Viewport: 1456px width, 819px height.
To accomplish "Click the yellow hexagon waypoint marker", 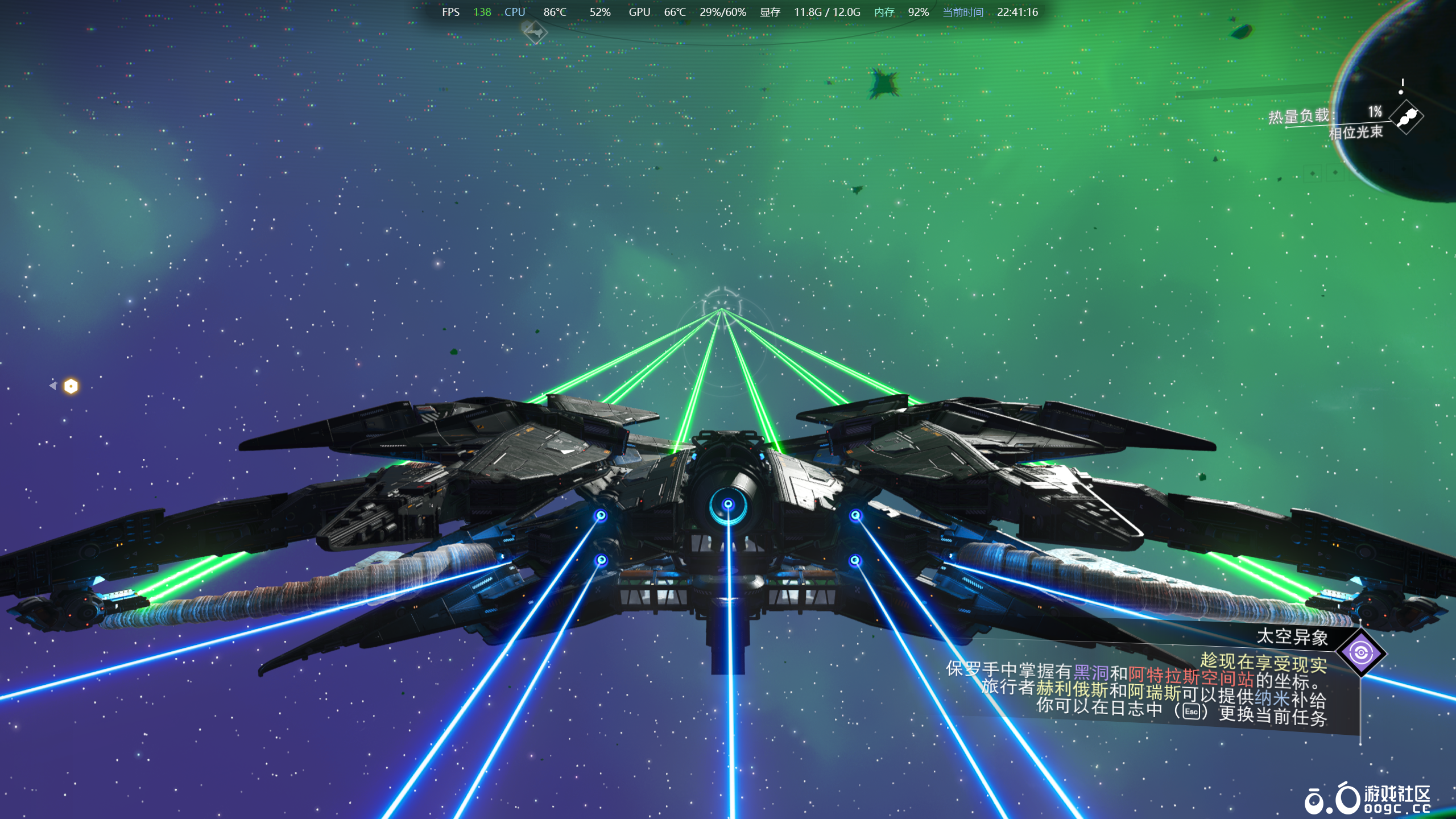I will click(x=71, y=387).
